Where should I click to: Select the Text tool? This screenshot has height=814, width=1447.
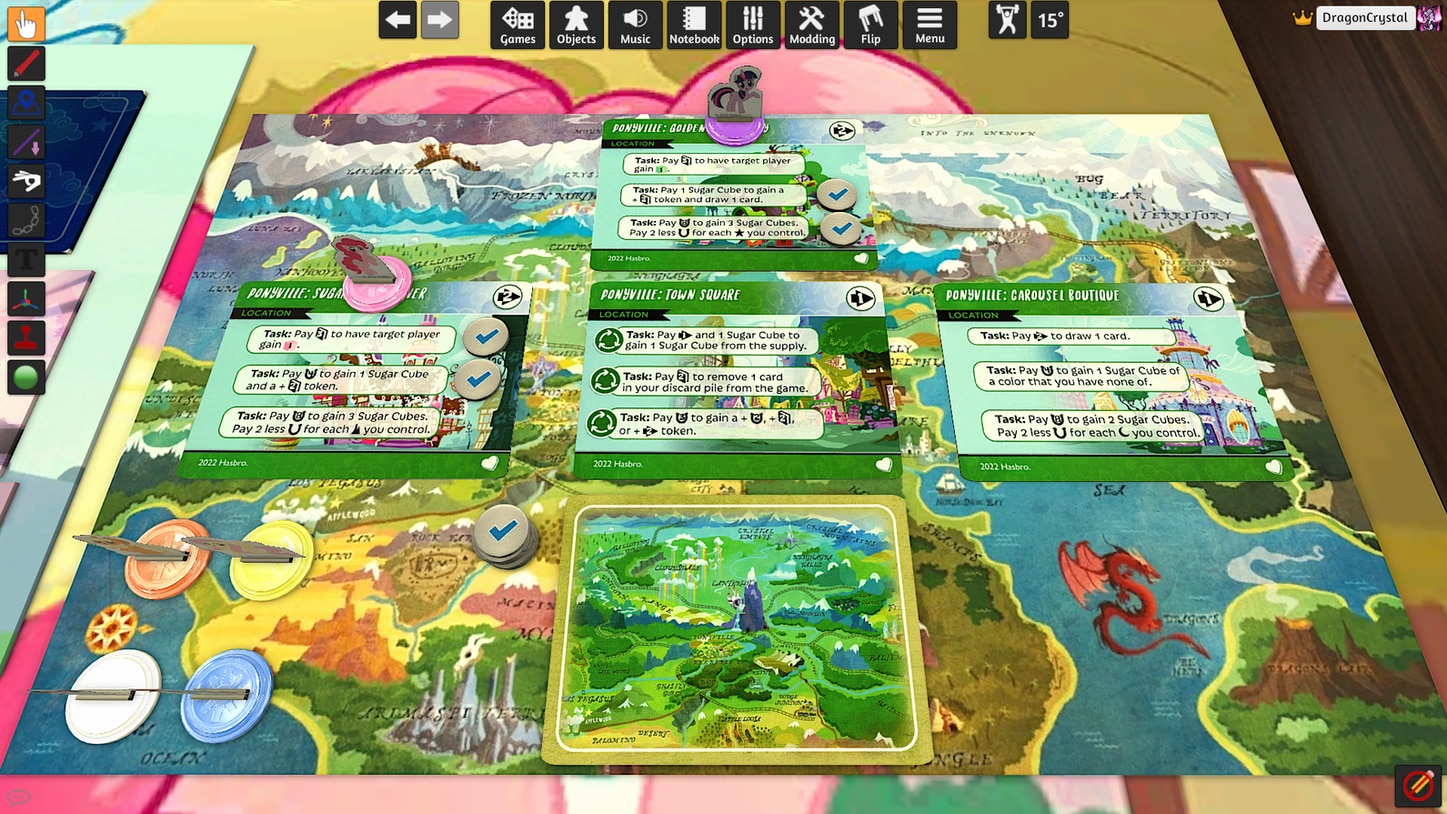(26, 259)
